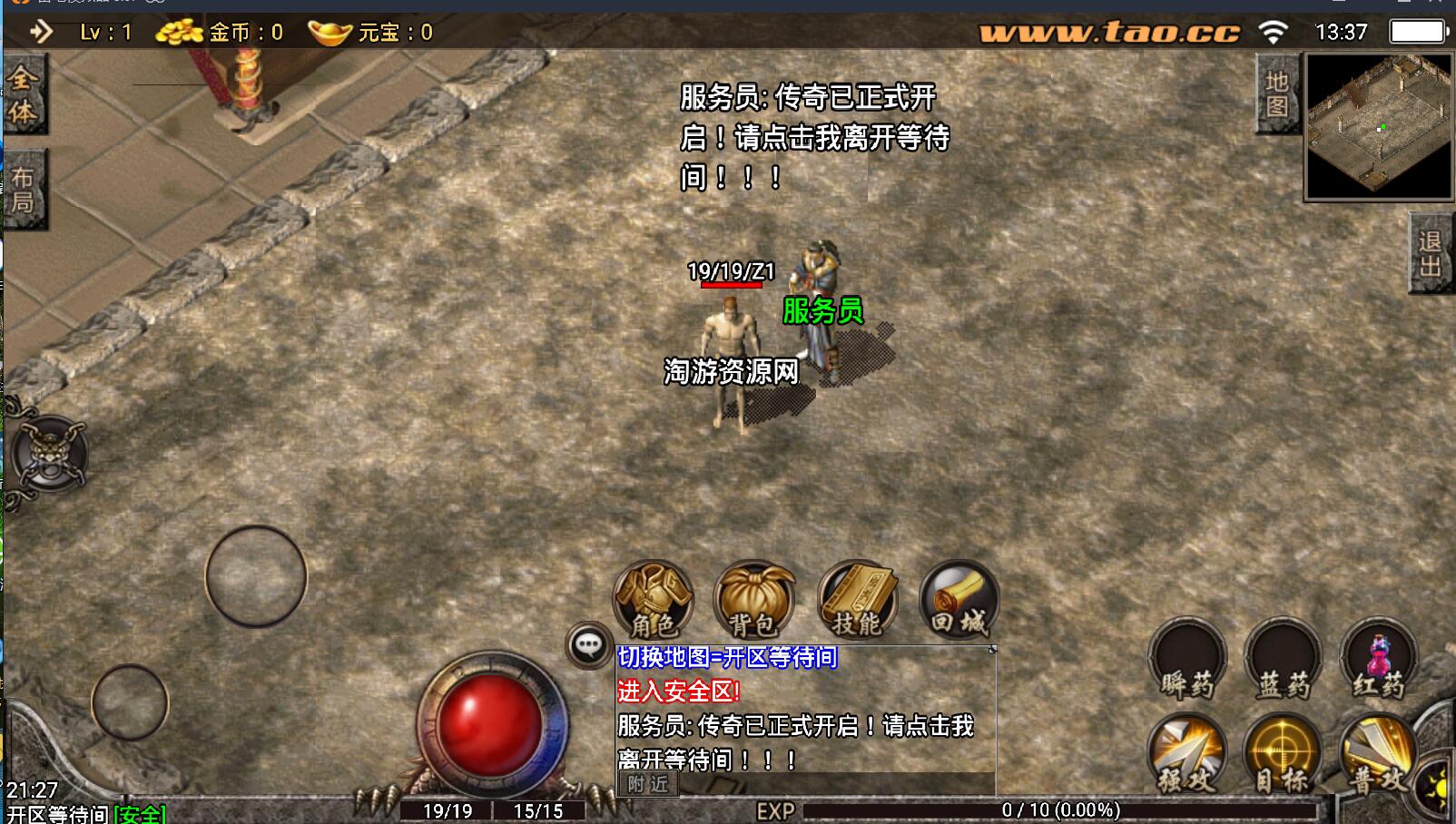1456x824 pixels.
Task: Tap the beast head emblem icon
Action: [49, 454]
